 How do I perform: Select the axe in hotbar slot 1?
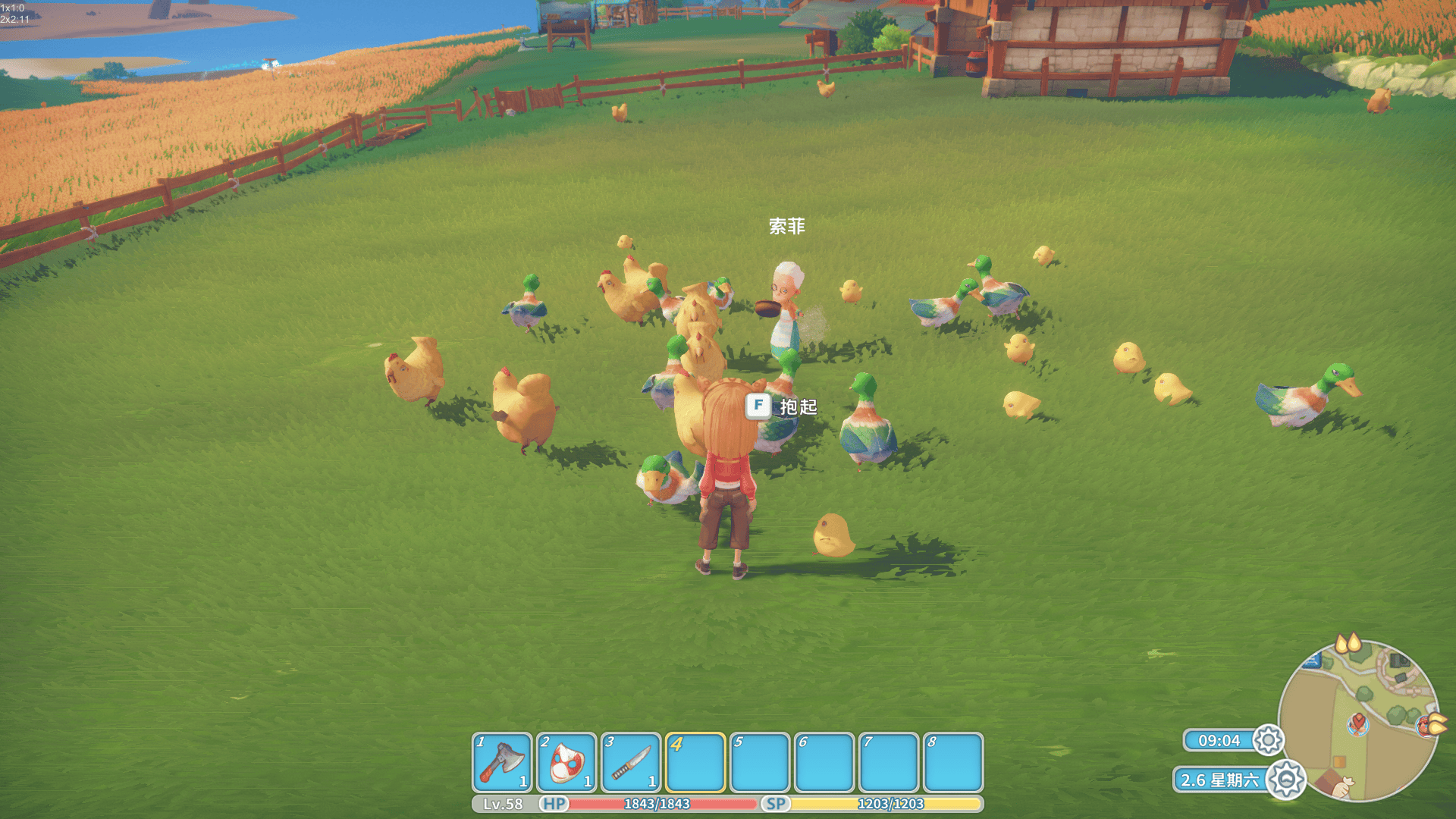pos(501,761)
